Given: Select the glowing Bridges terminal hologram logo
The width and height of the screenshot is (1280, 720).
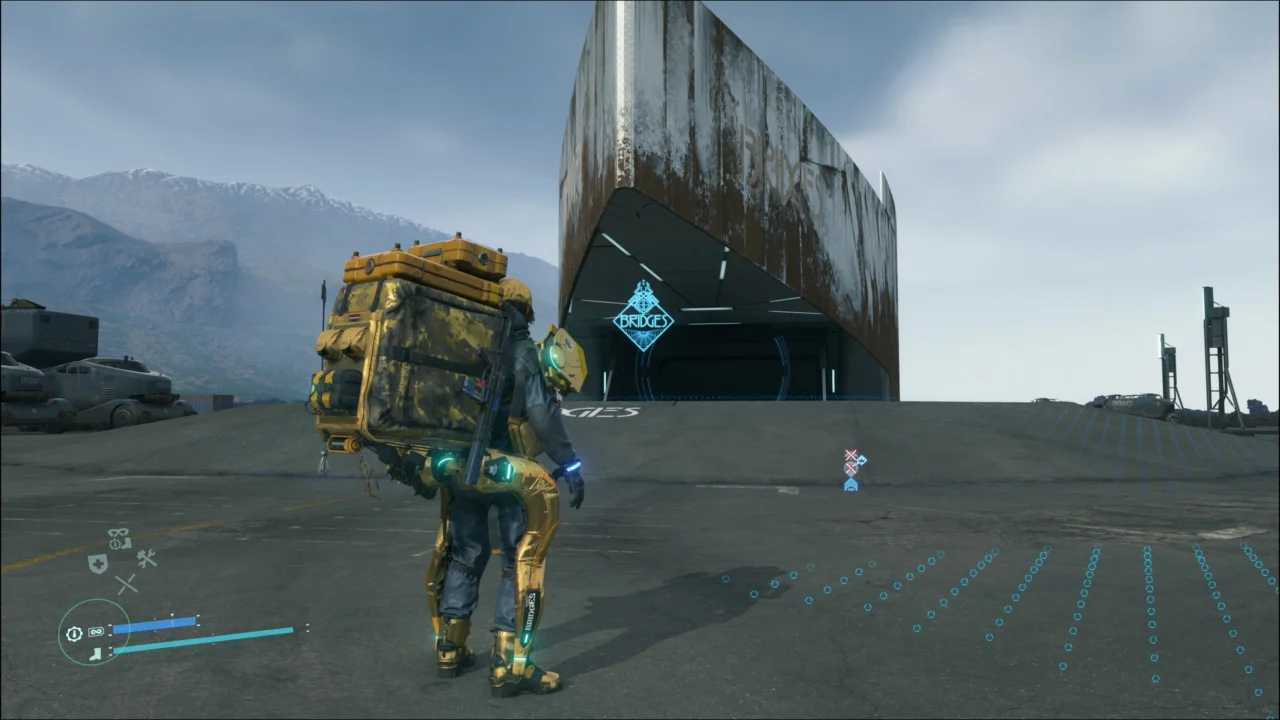Looking at the screenshot, I should (x=643, y=315).
